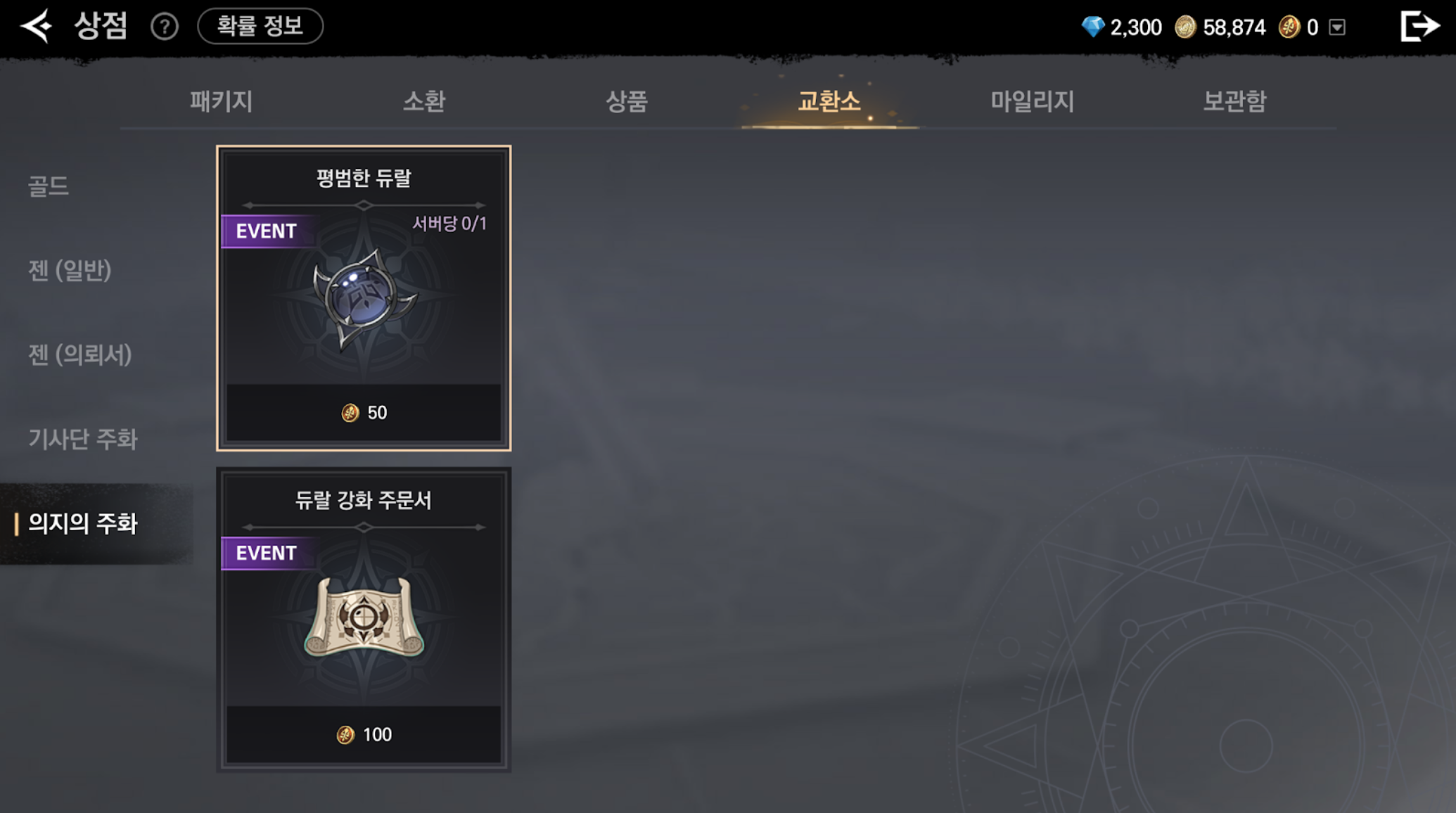The height and width of the screenshot is (813, 1456).
Task: Expand the currency dropdown arrow
Action: (x=1337, y=27)
